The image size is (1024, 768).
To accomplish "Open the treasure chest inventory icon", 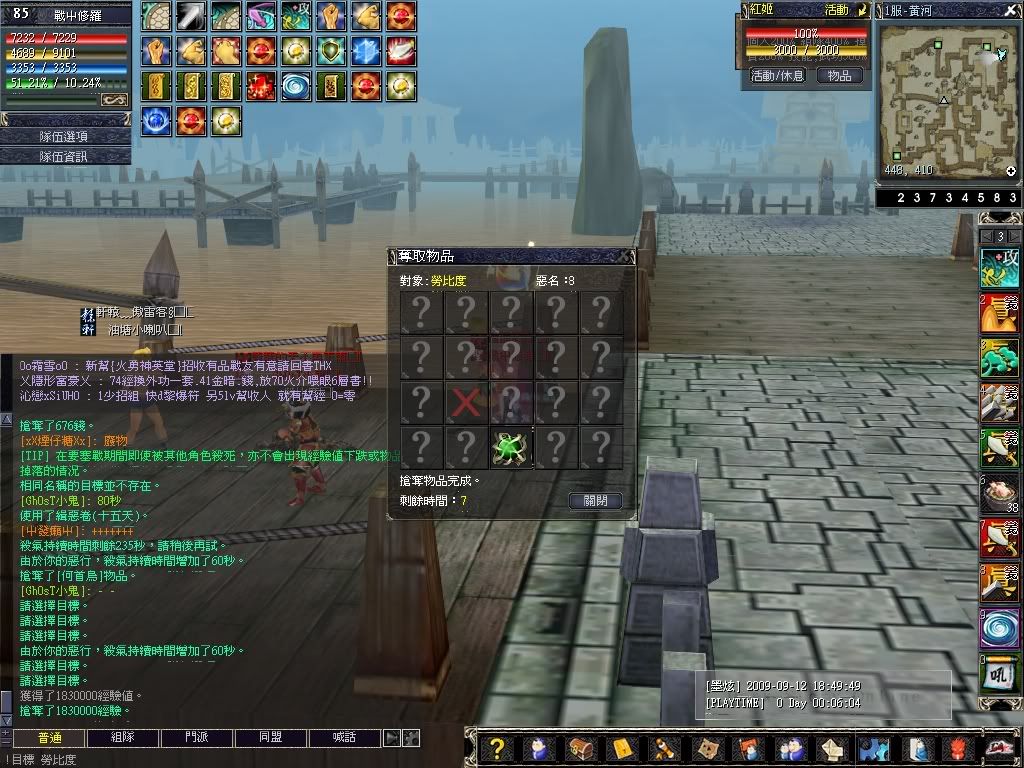I will [580, 749].
